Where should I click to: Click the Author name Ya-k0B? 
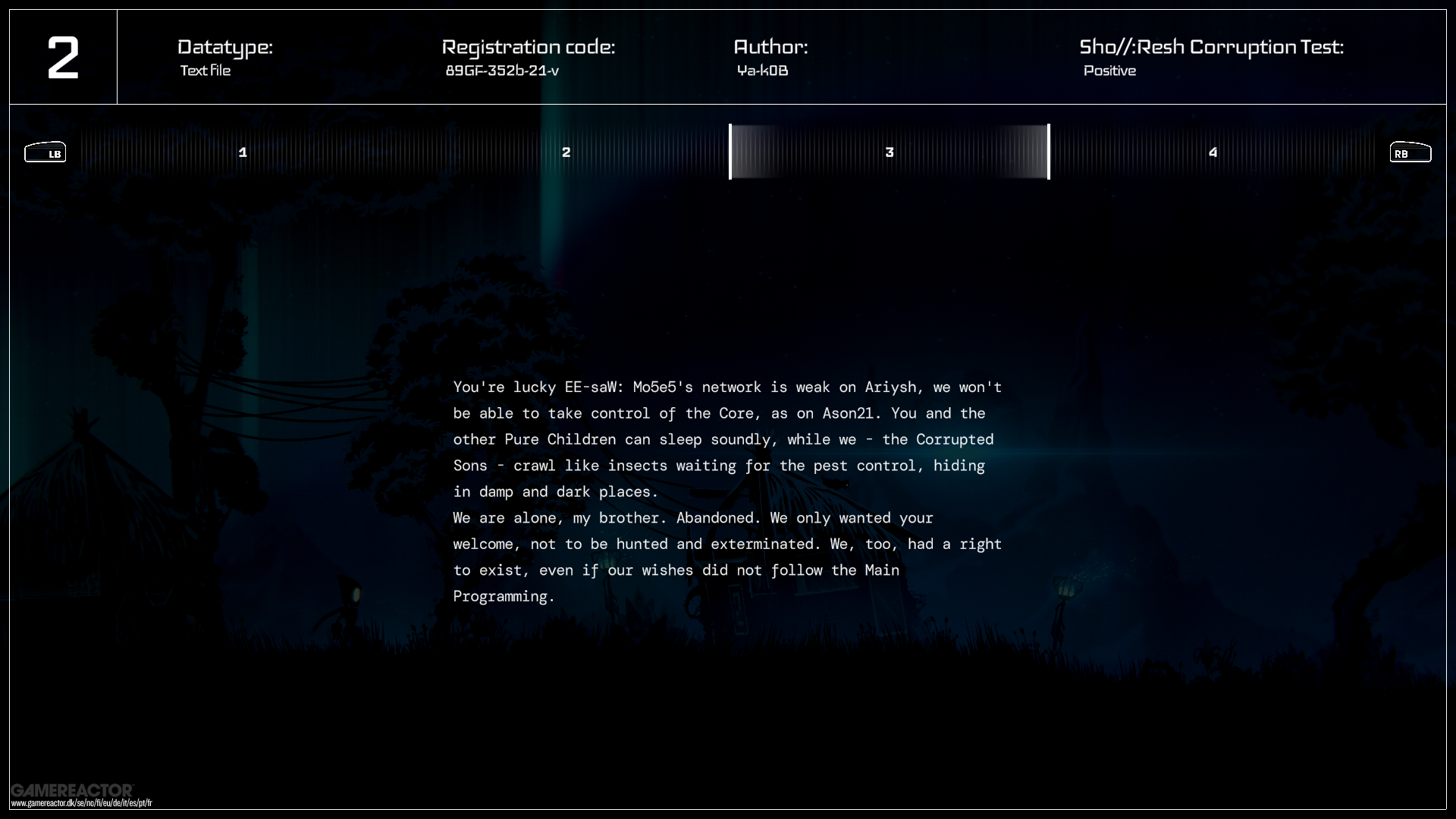click(x=763, y=71)
